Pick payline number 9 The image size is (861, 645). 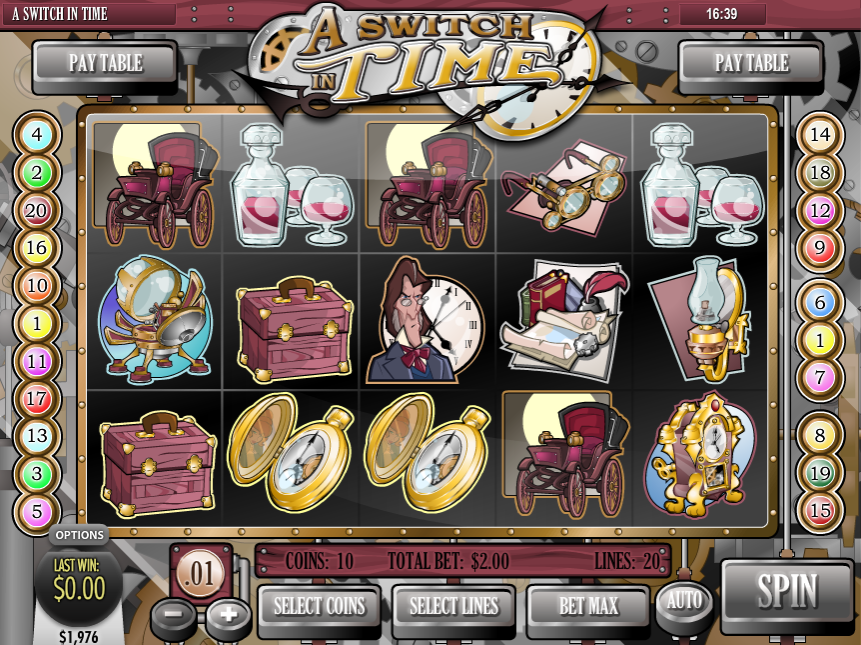[x=820, y=248]
